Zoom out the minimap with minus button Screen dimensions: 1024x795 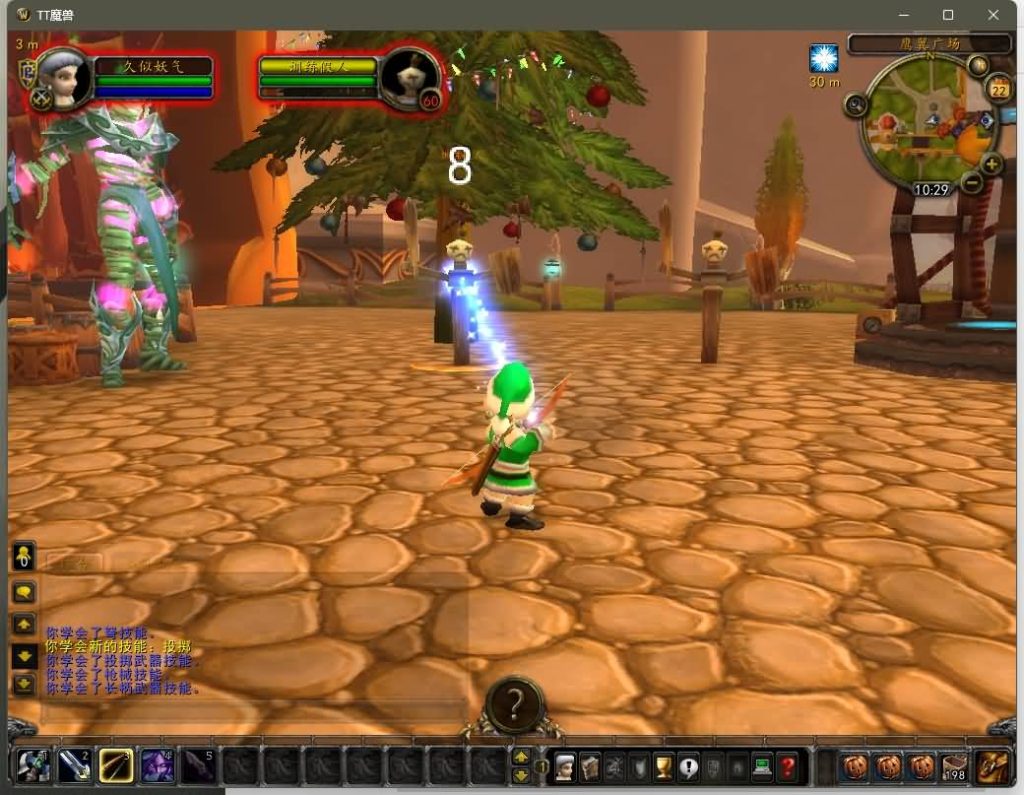click(972, 183)
